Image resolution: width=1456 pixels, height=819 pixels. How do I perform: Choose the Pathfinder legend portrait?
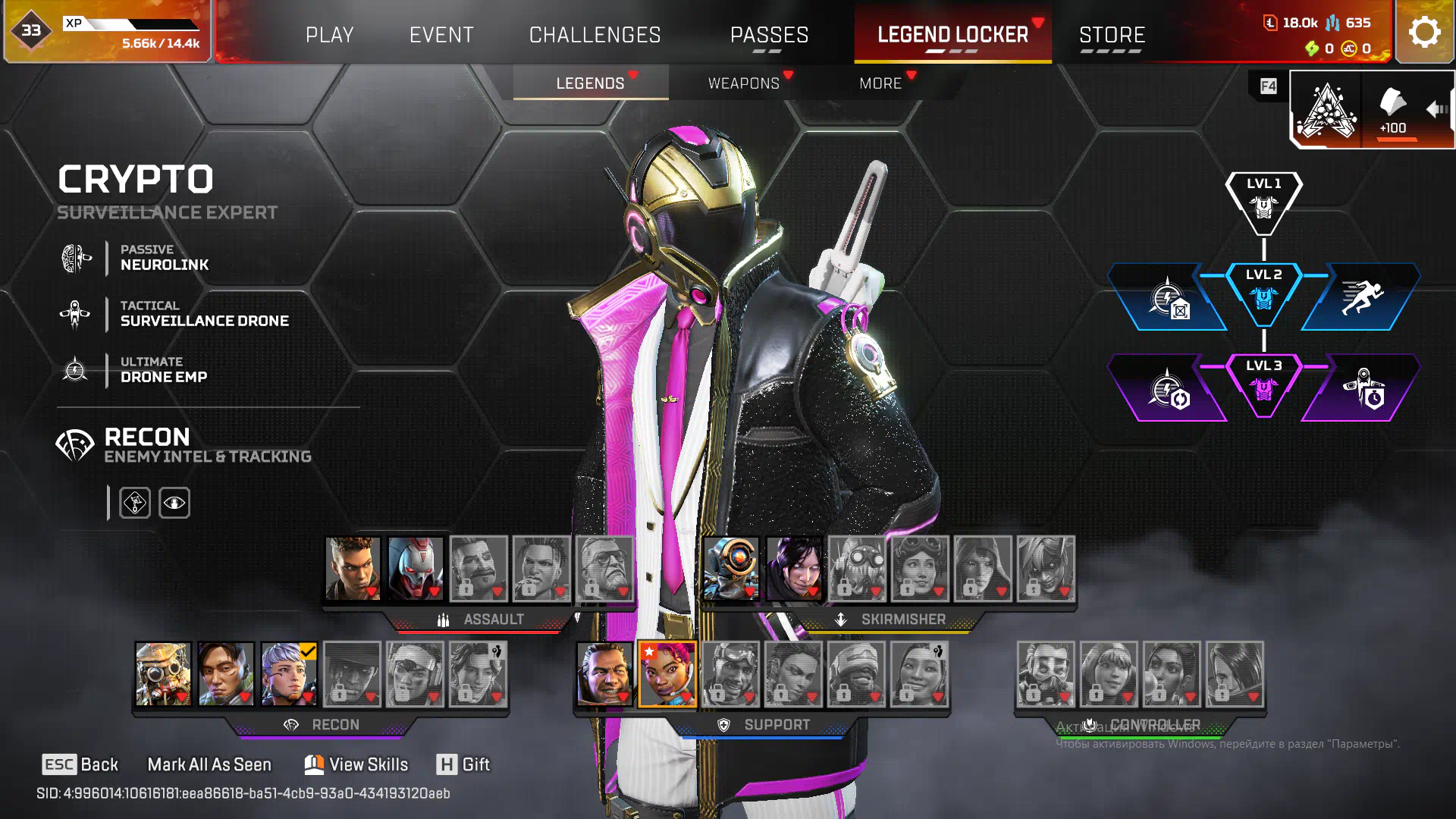pyautogui.click(x=731, y=568)
